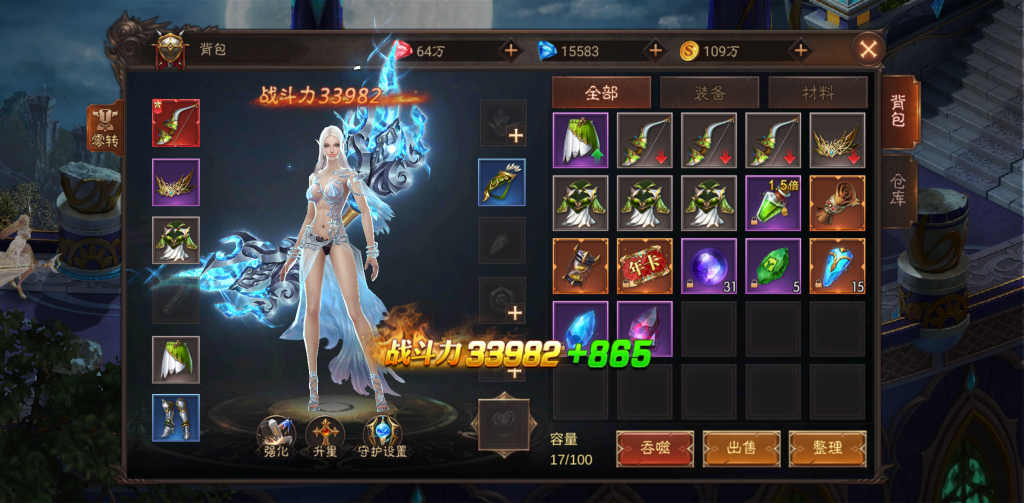Select the 1.5倍 green potion item
The width and height of the screenshot is (1024, 503).
tap(772, 202)
